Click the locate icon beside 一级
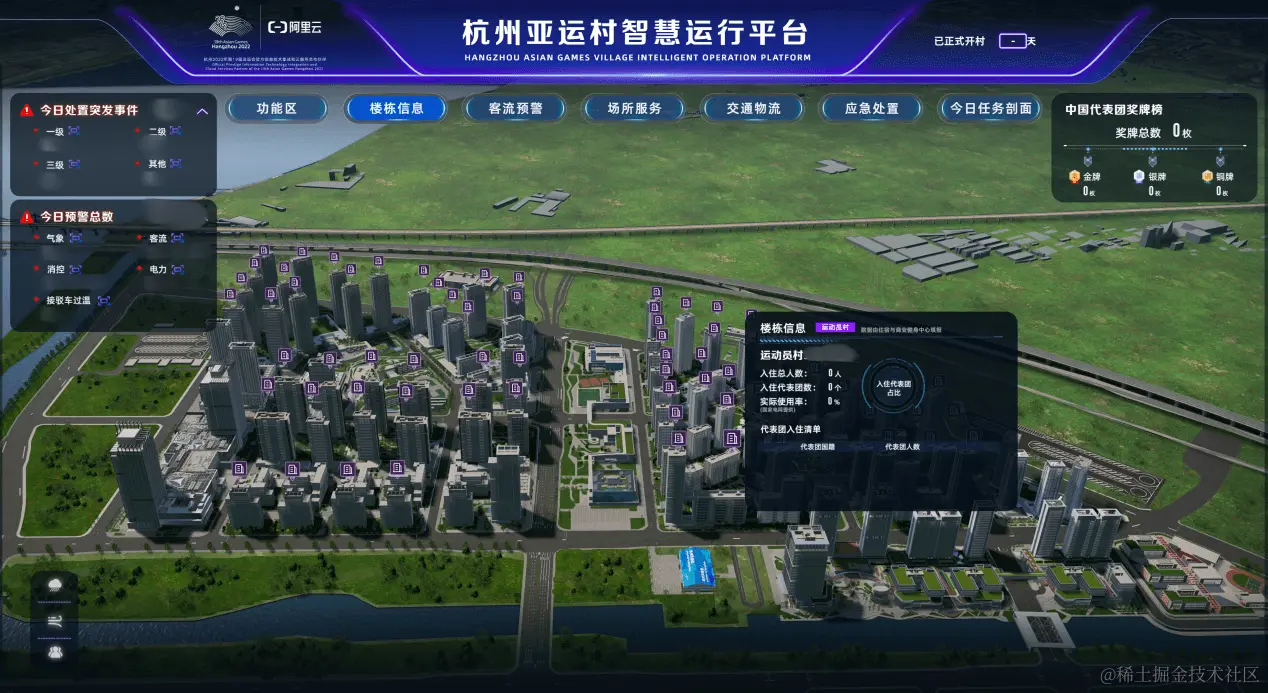 coord(72,131)
